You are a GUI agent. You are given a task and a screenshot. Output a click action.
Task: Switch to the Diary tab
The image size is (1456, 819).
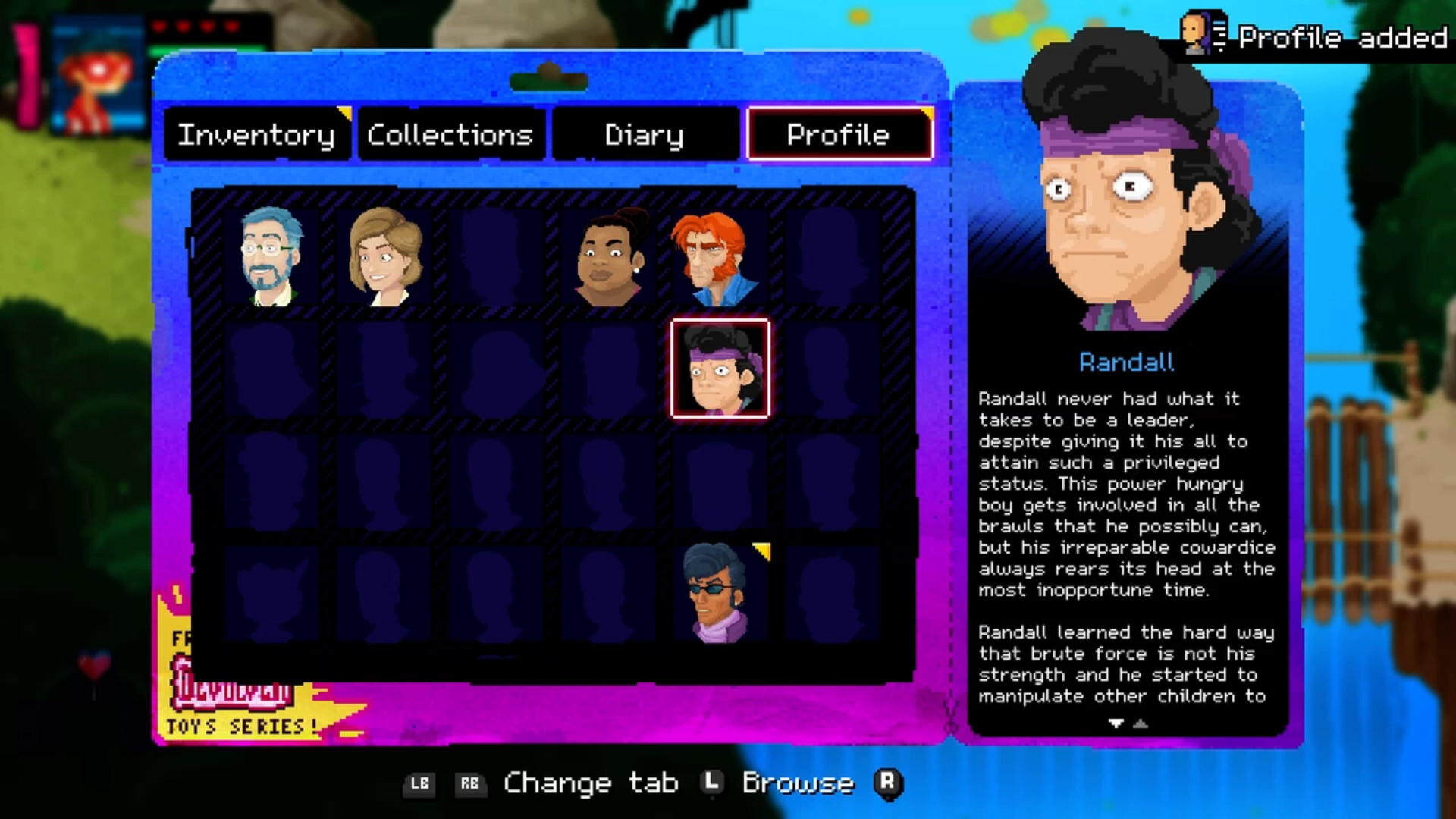(644, 136)
